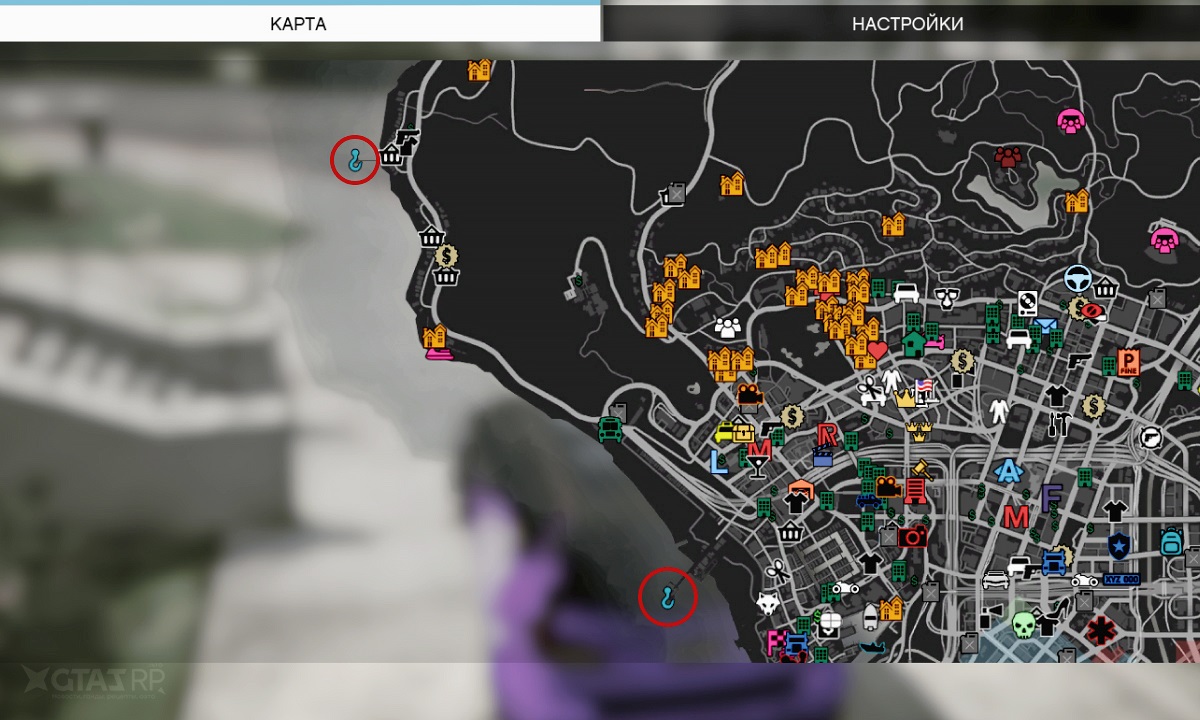This screenshot has width=1200, height=720.
Task: Select the red heart marker
Action: coord(877,350)
